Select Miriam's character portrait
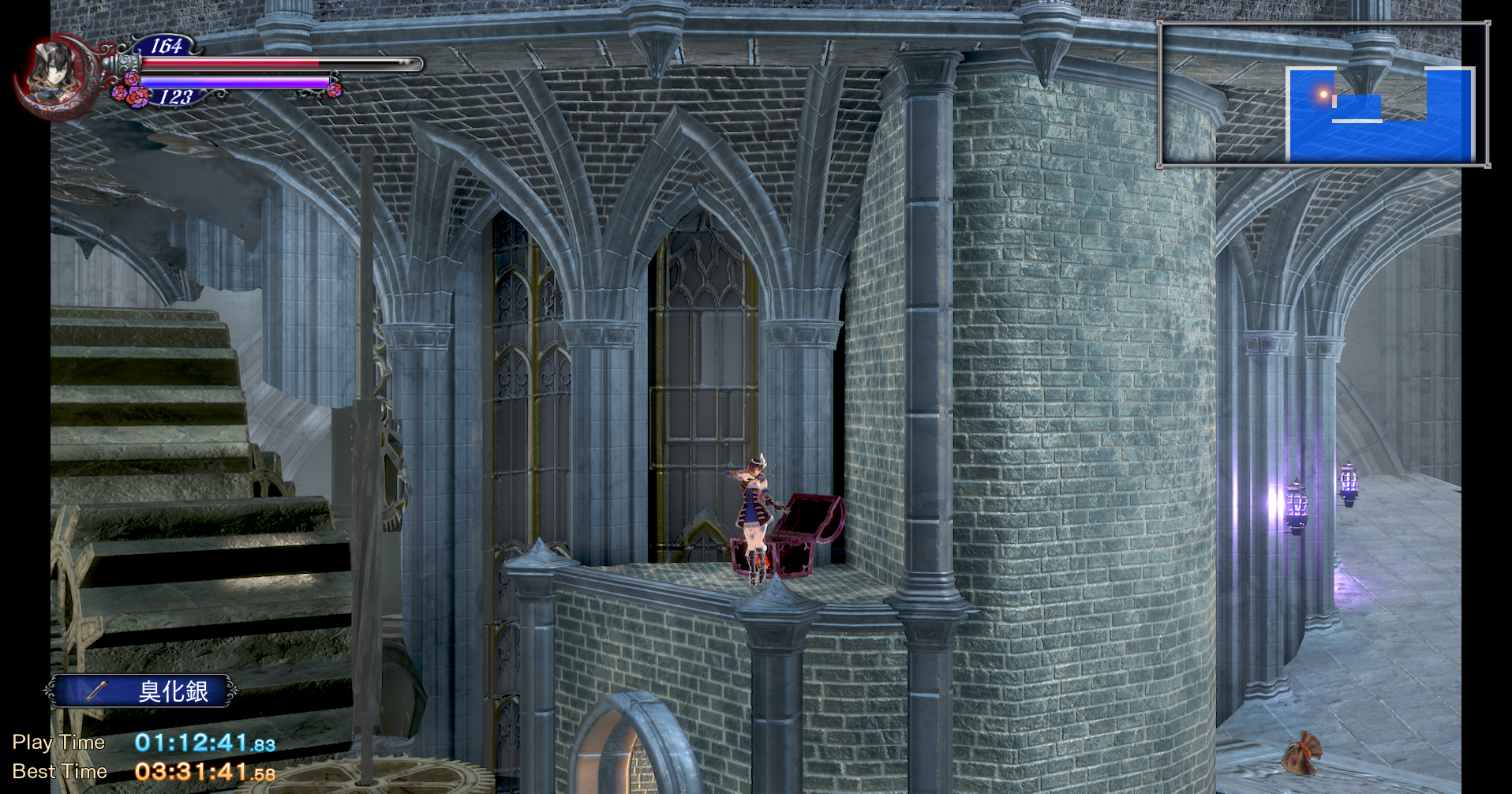The height and width of the screenshot is (794, 1512). pos(52,73)
